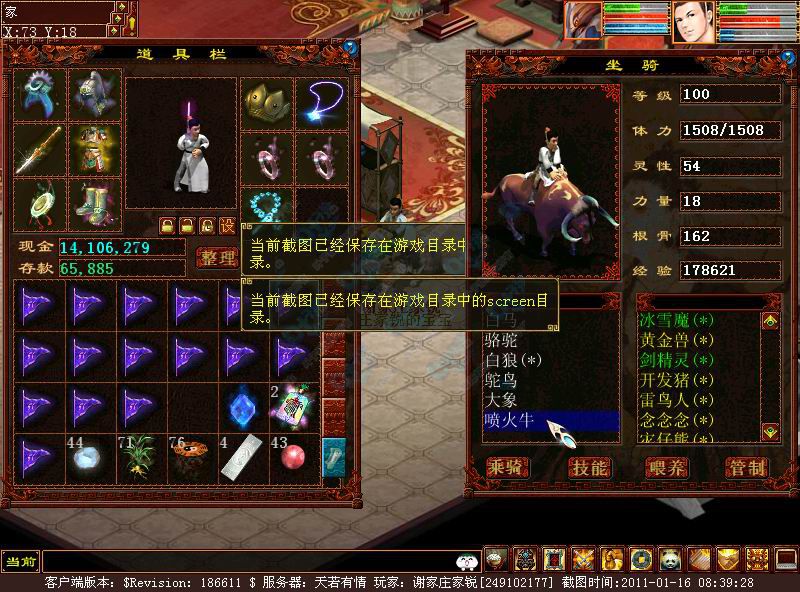Select the red orb stack of 43
This screenshot has height=592, width=800.
[x=294, y=458]
